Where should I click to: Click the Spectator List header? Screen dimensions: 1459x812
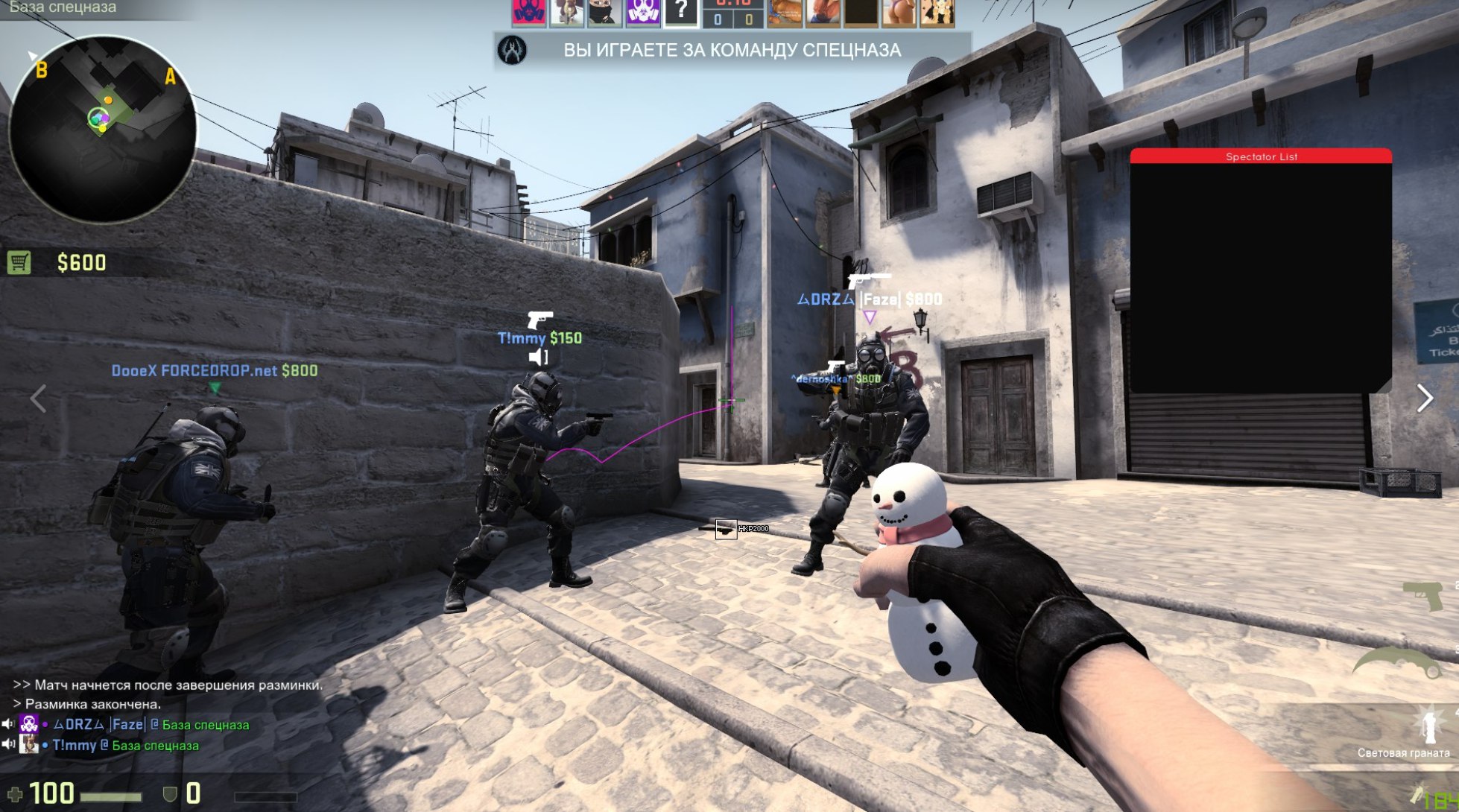tap(1260, 156)
